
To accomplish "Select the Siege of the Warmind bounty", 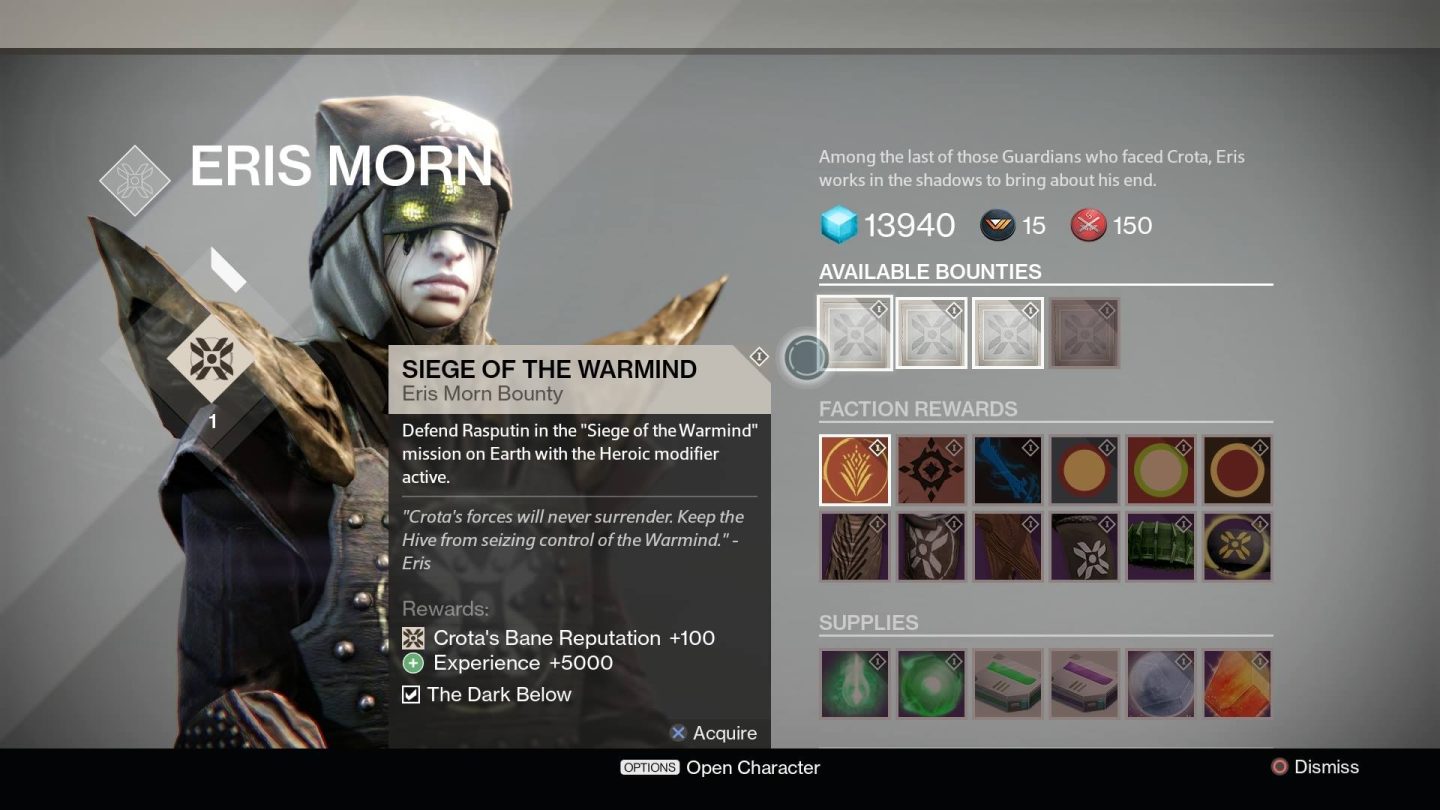I will pyautogui.click(x=854, y=333).
